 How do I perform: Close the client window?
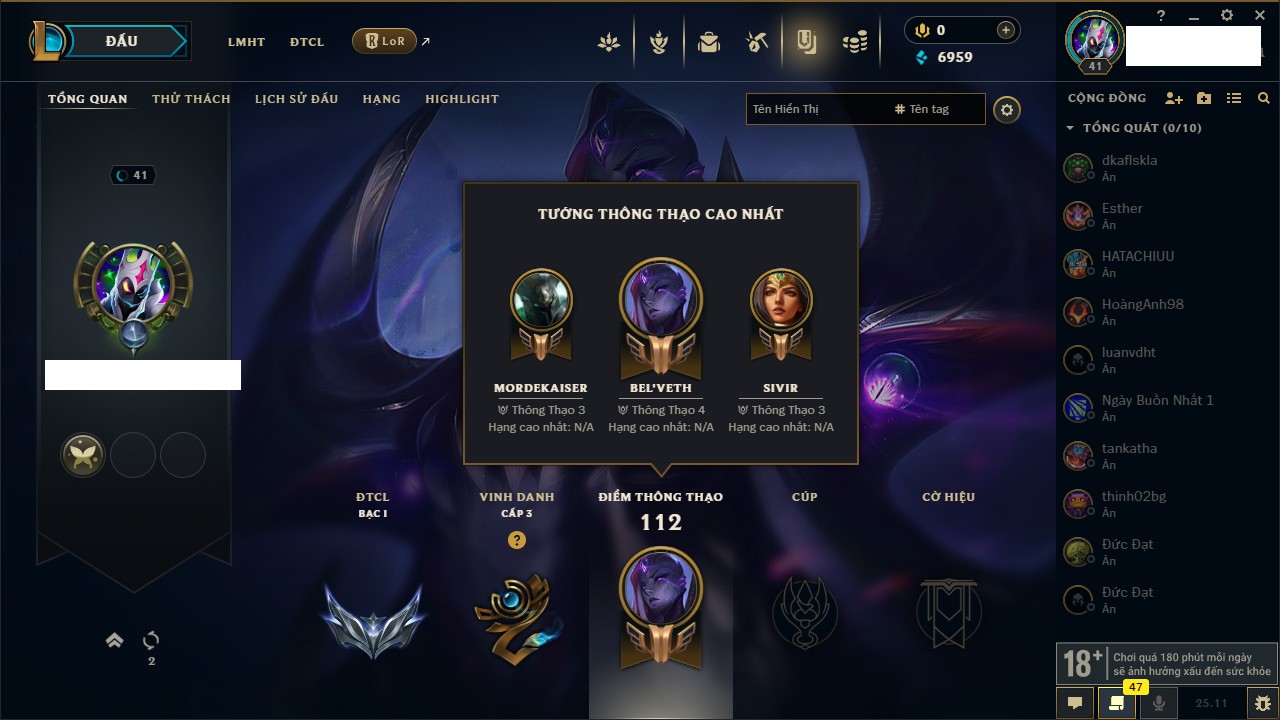(1260, 16)
